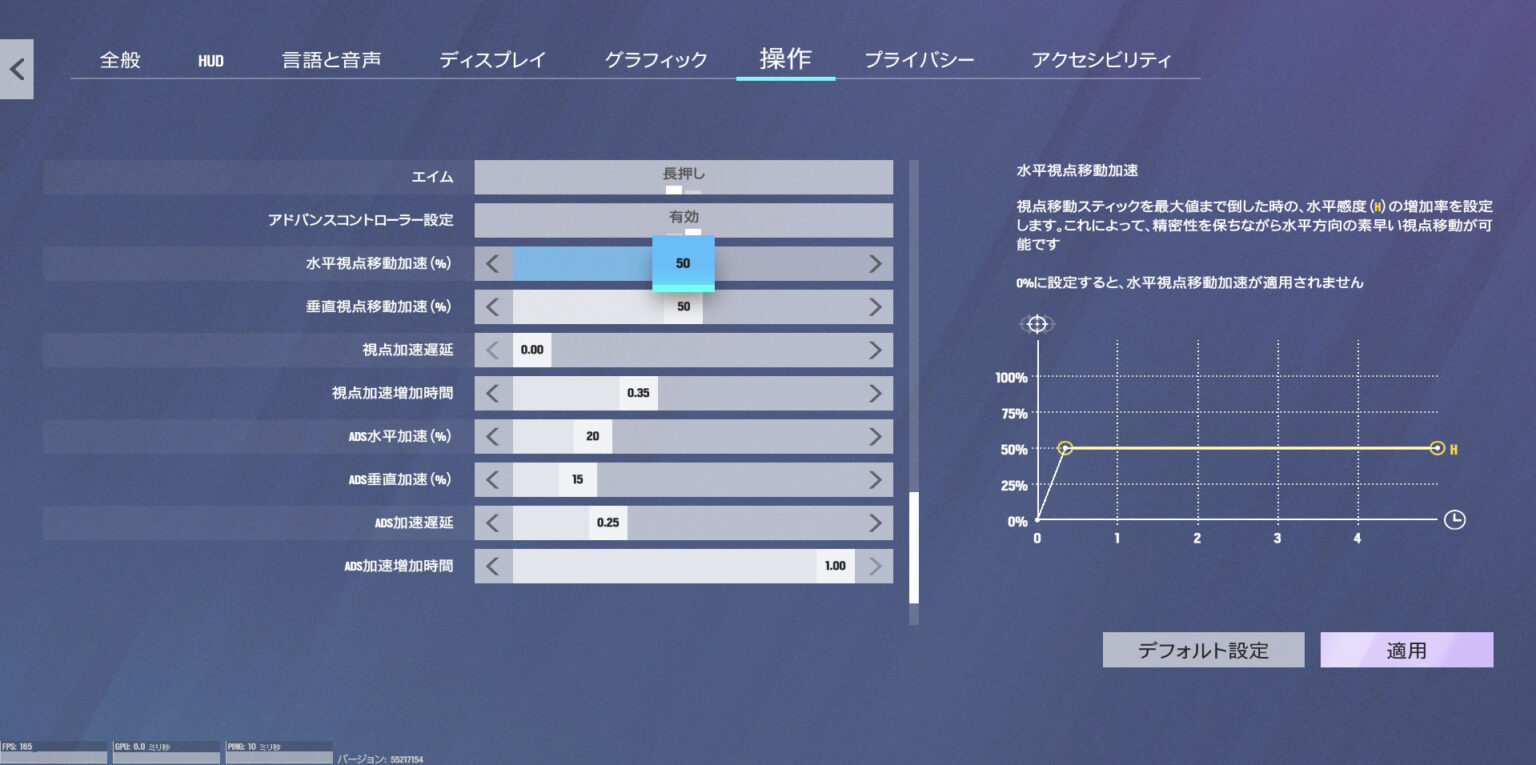Click left arrow to lower ADS垂直加速
The height and width of the screenshot is (765, 1536).
tap(492, 479)
